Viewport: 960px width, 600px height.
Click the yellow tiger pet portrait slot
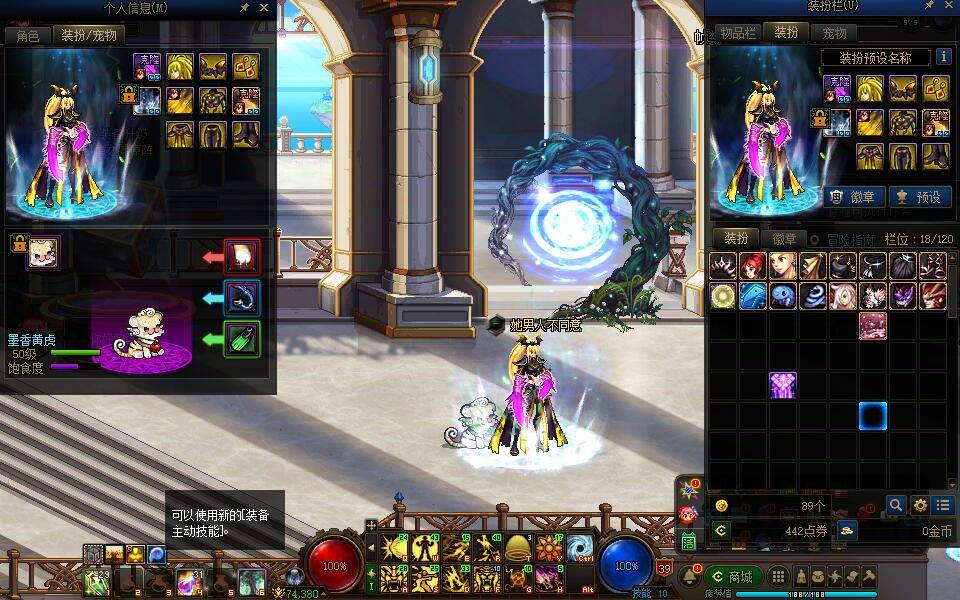43,252
